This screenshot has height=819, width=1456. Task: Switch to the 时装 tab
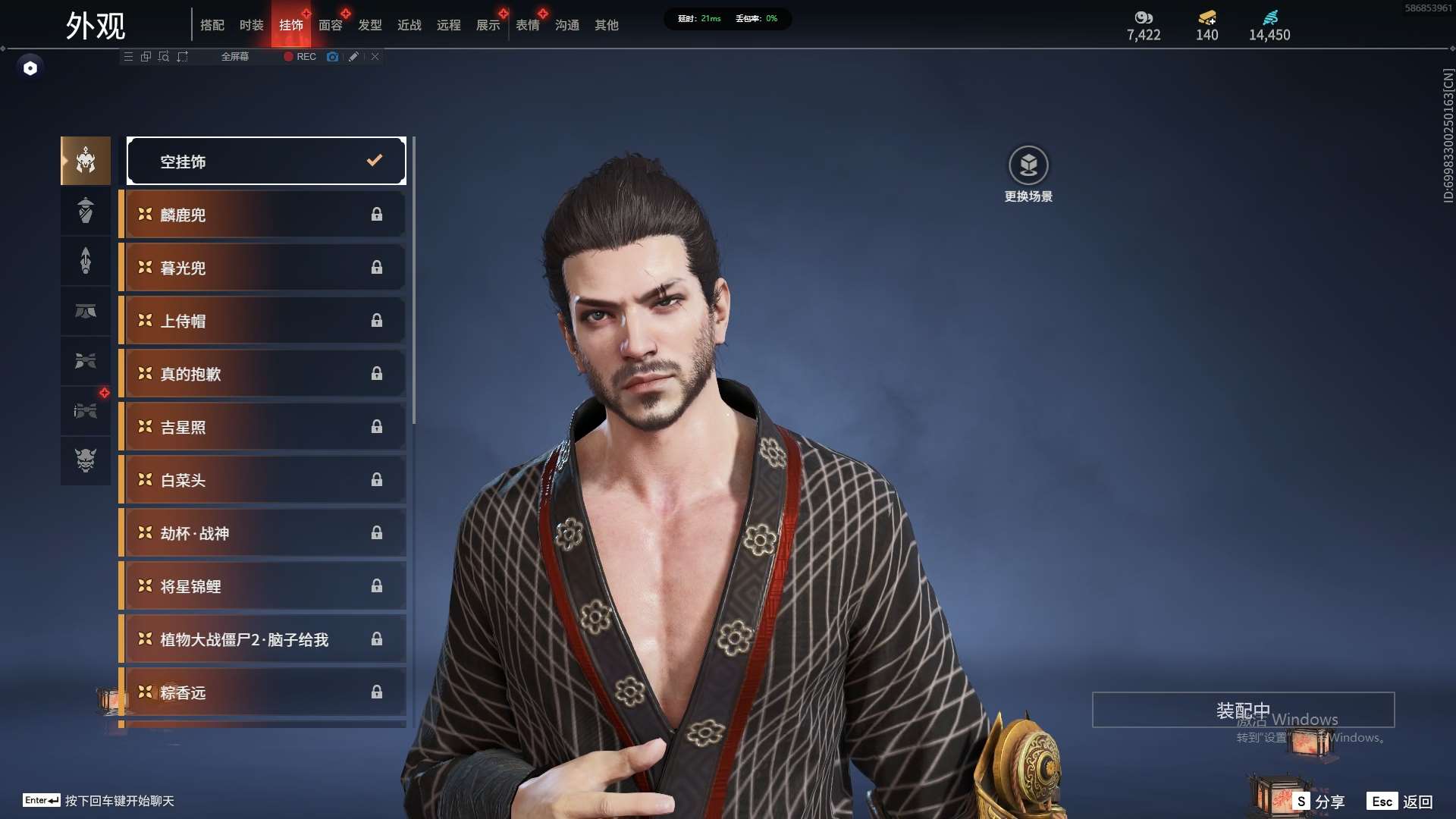(251, 25)
